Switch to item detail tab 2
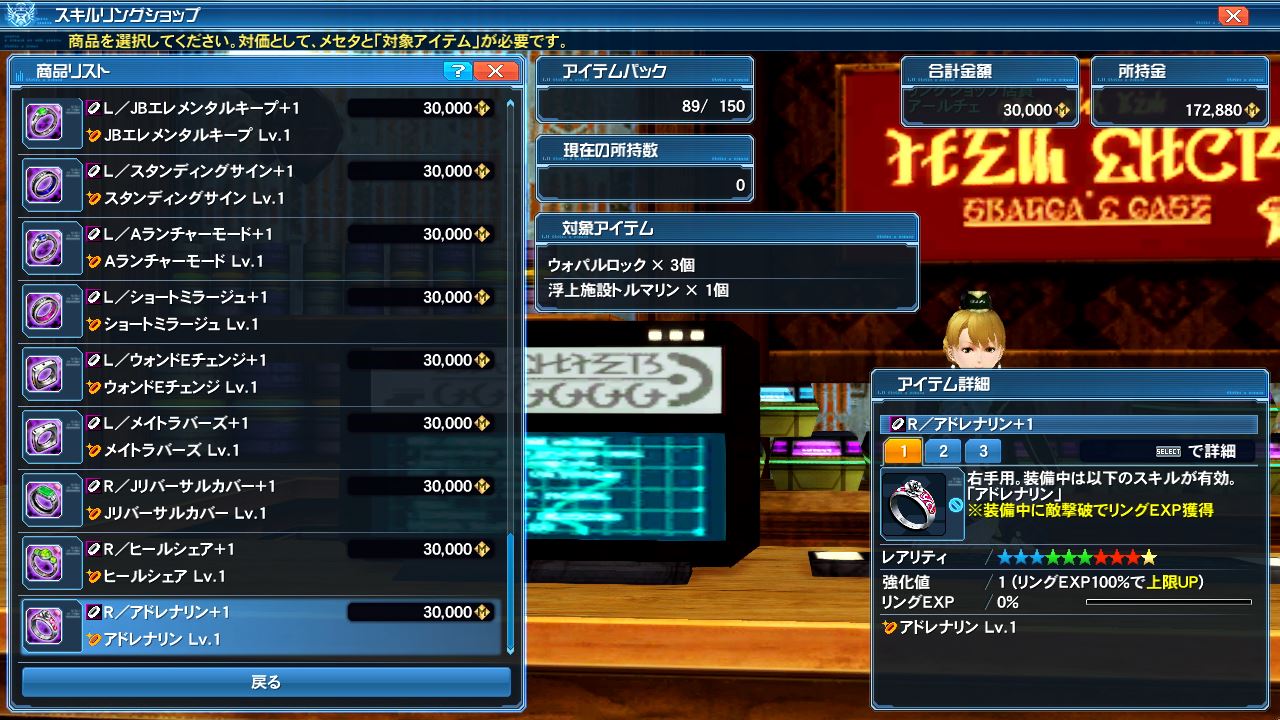 coord(943,451)
